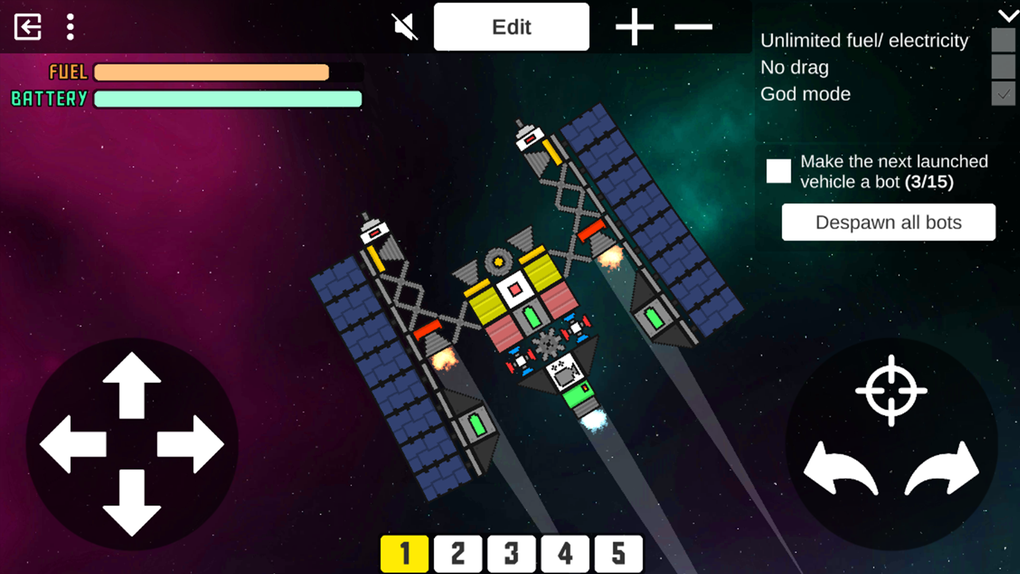1020x574 pixels.
Task: Toggle the muted speaker icon
Action: (405, 27)
